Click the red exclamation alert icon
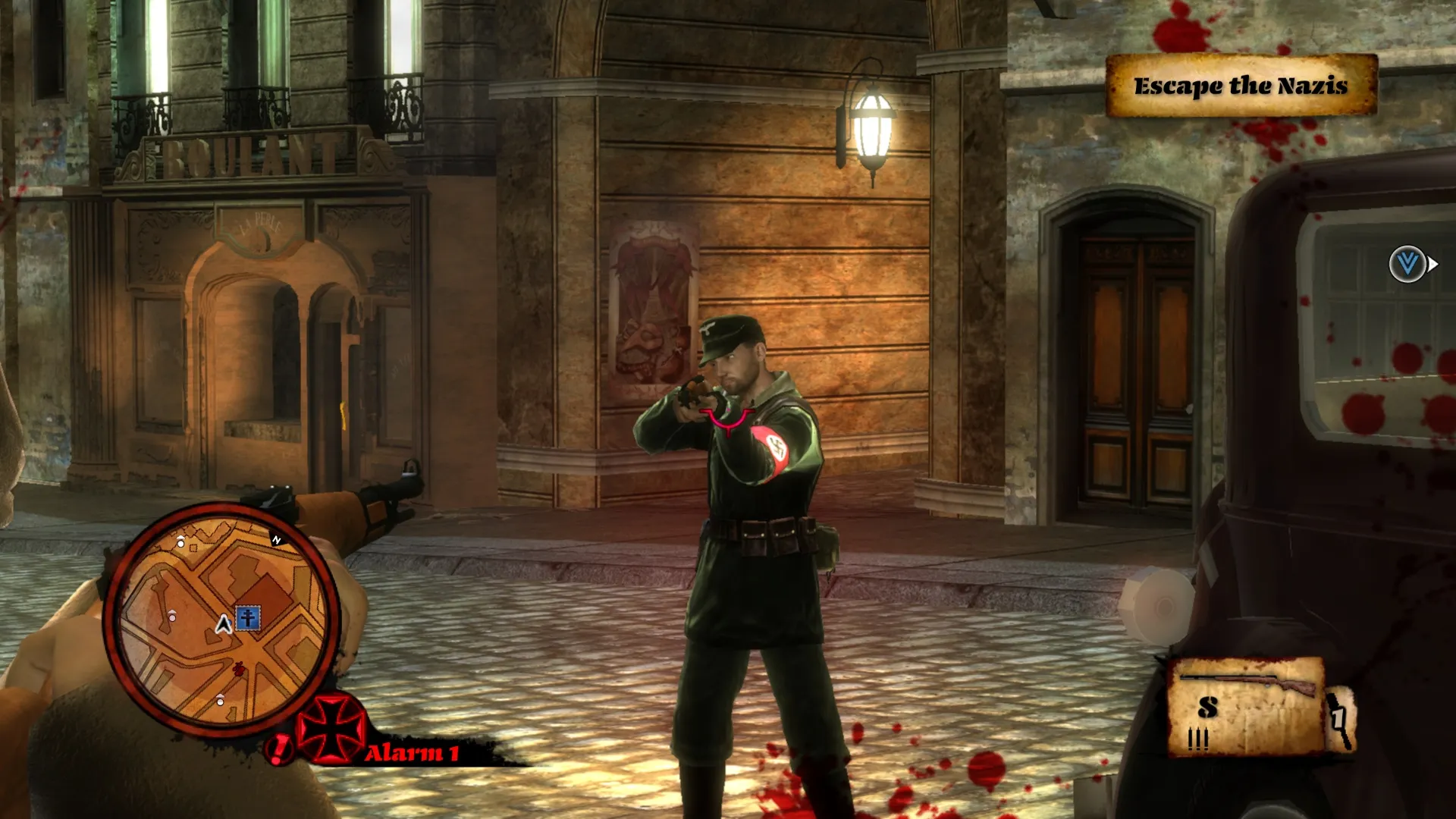This screenshot has width=1456, height=819. (x=279, y=749)
